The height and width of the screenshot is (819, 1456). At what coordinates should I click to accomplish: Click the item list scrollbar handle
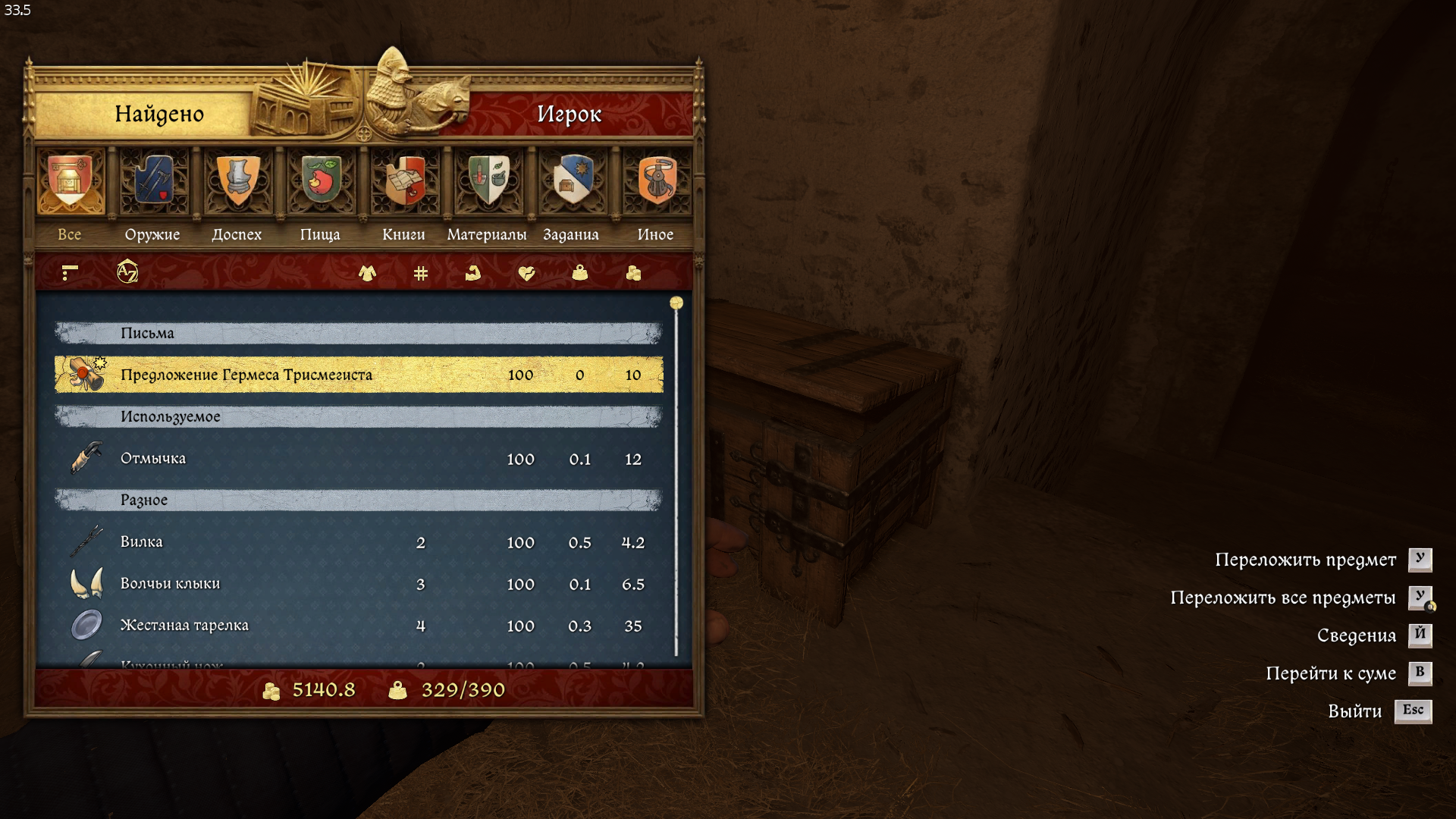pos(676,303)
